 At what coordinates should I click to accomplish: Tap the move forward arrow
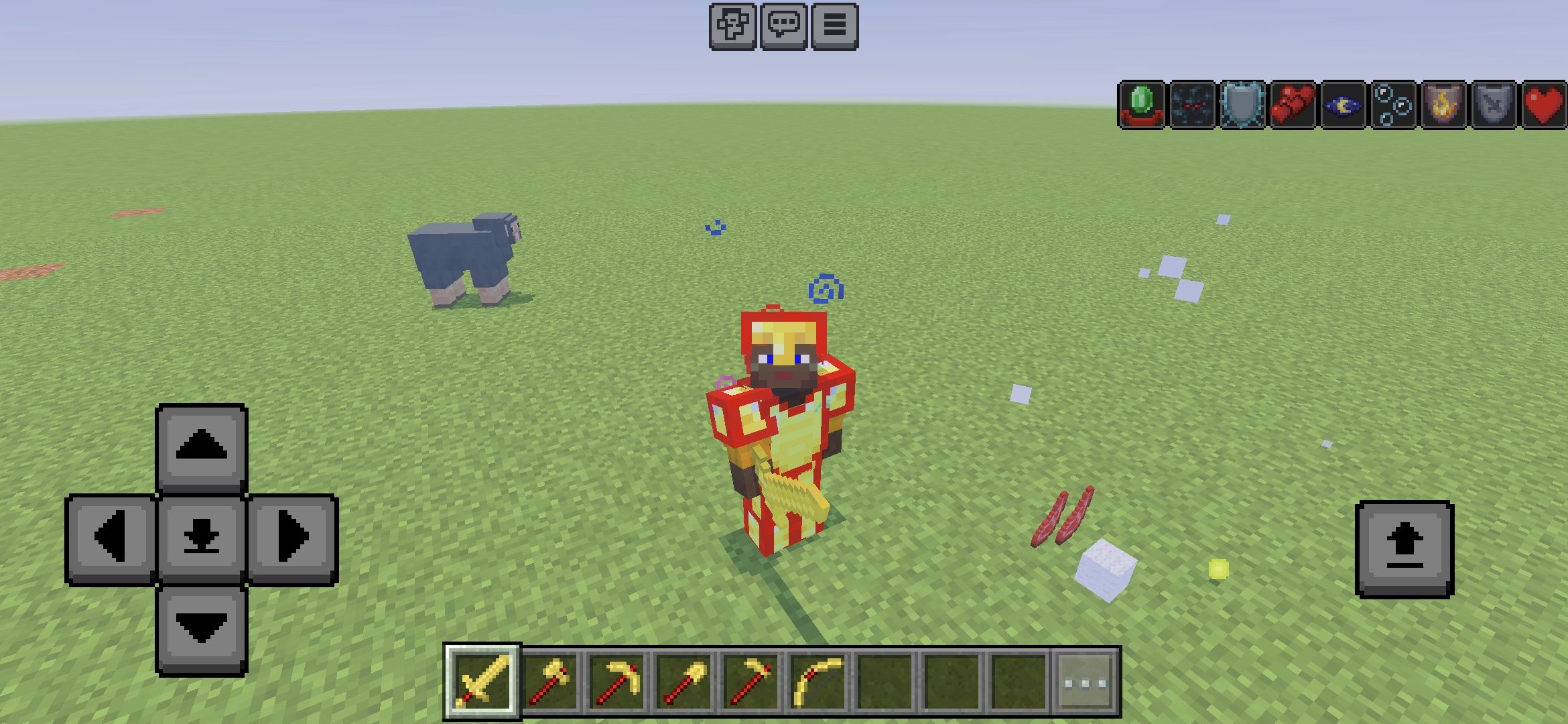point(201,448)
